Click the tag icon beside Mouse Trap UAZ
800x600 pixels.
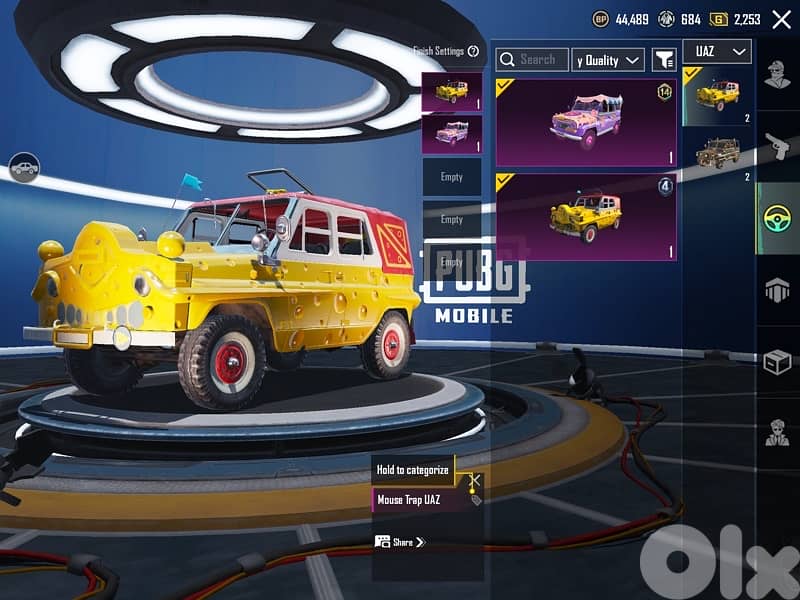point(476,499)
